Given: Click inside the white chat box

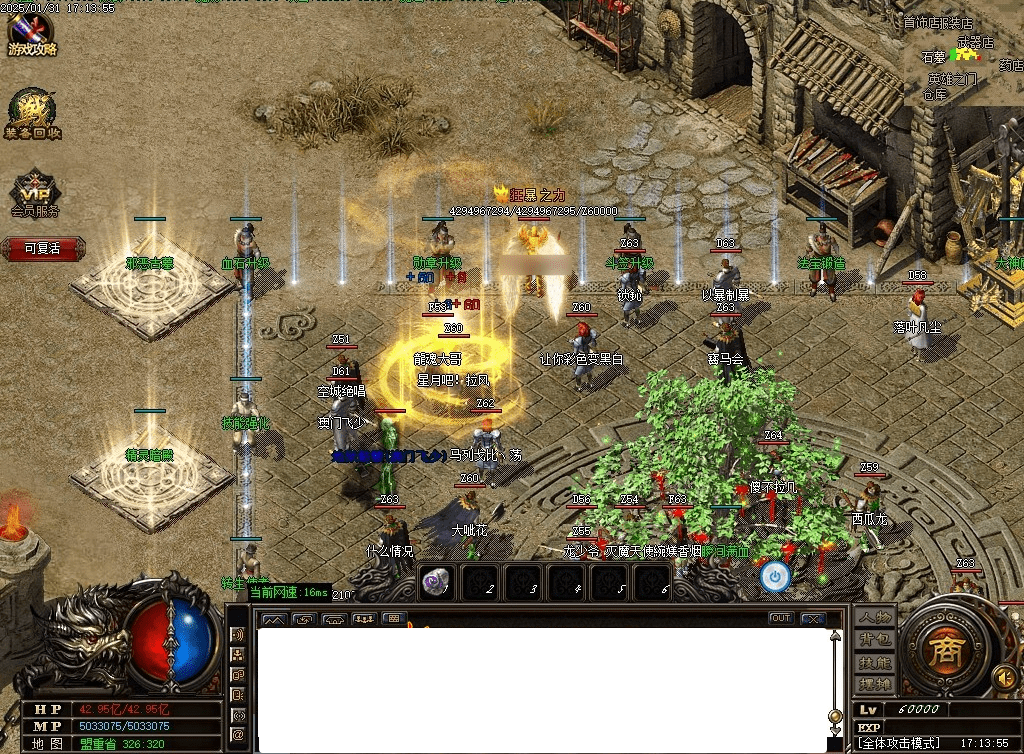Looking at the screenshot, I should [540, 690].
